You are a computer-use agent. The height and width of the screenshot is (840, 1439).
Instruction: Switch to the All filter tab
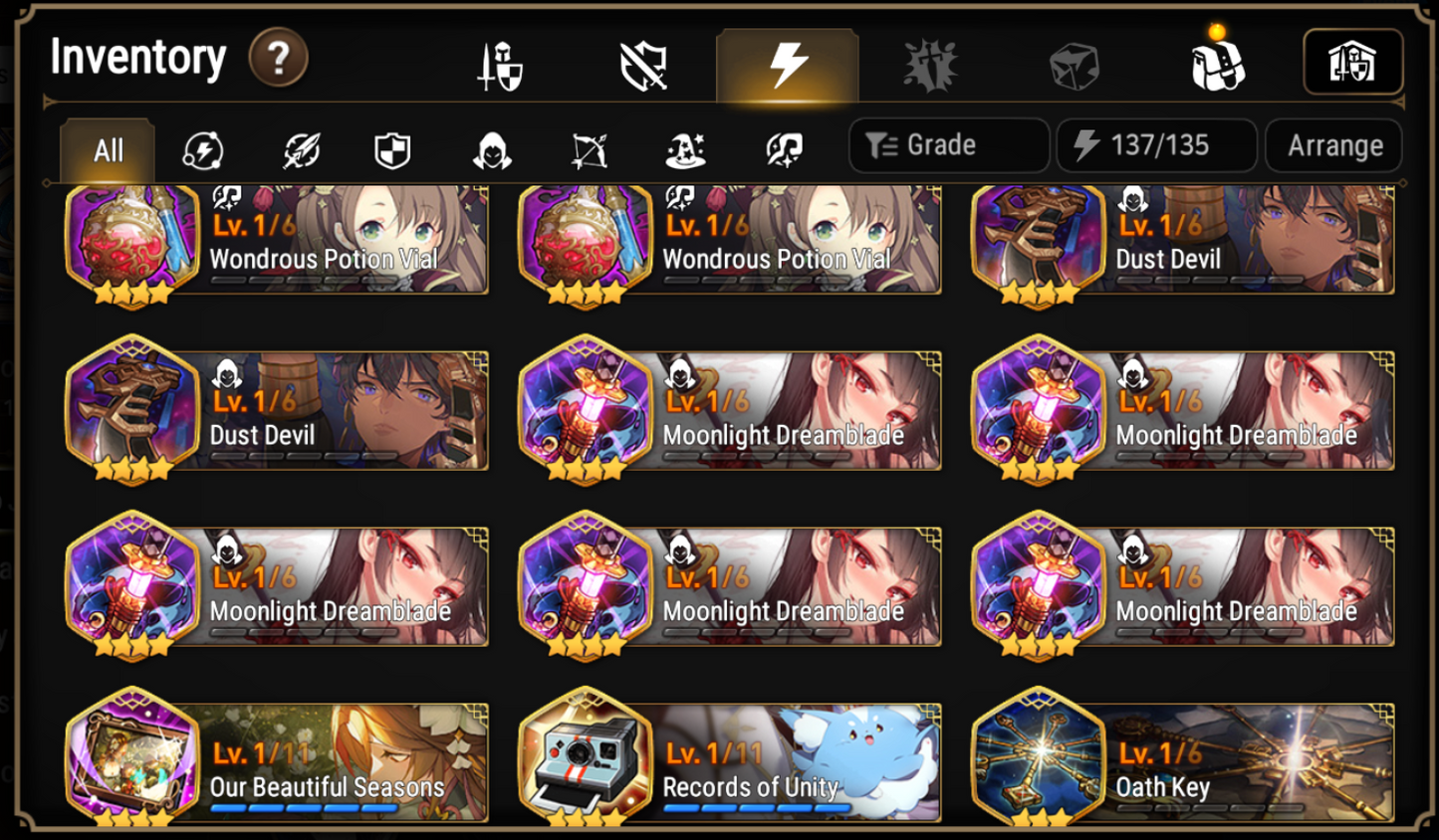[108, 150]
